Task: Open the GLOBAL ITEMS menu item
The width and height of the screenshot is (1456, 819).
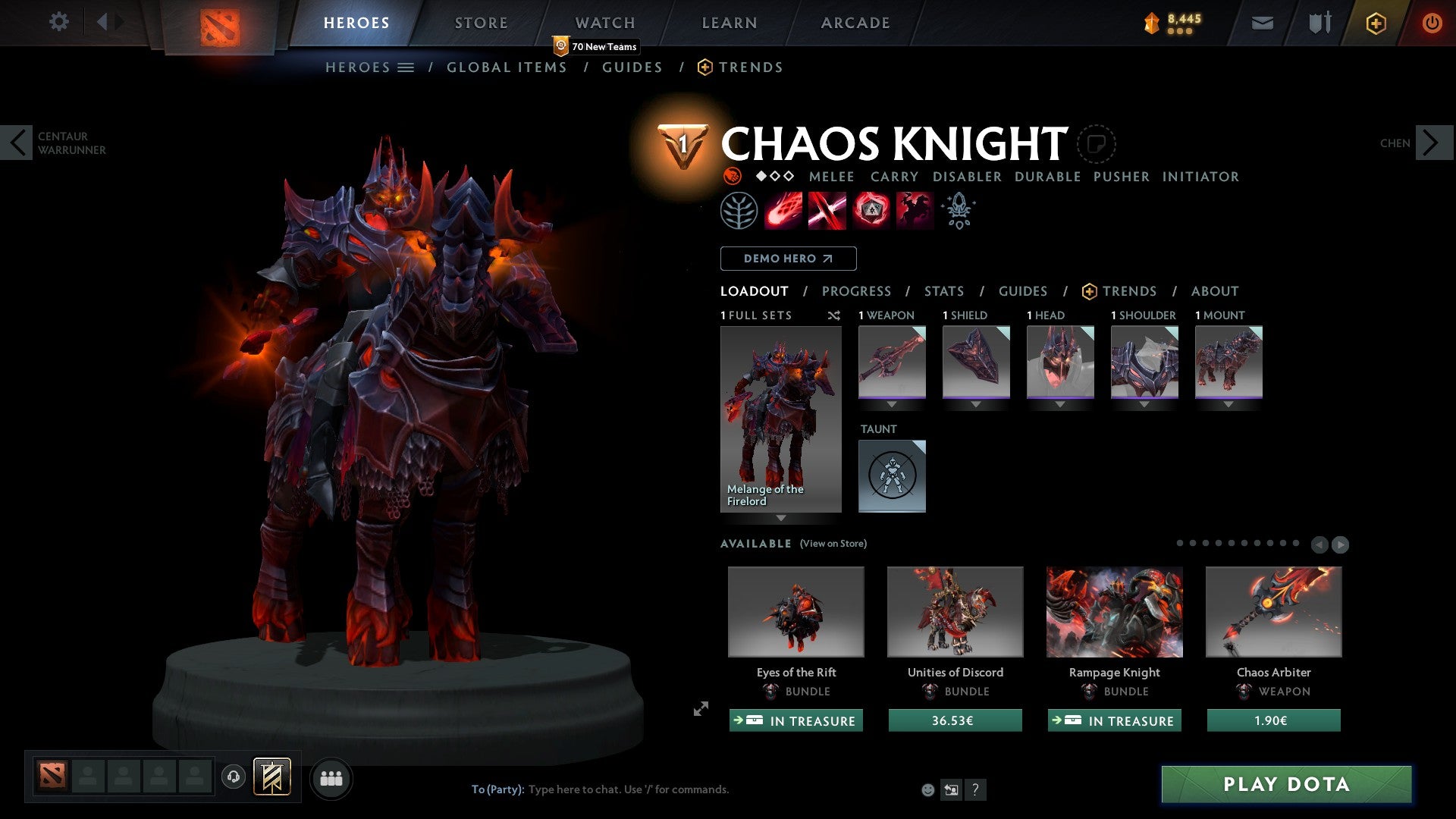Action: [x=507, y=67]
